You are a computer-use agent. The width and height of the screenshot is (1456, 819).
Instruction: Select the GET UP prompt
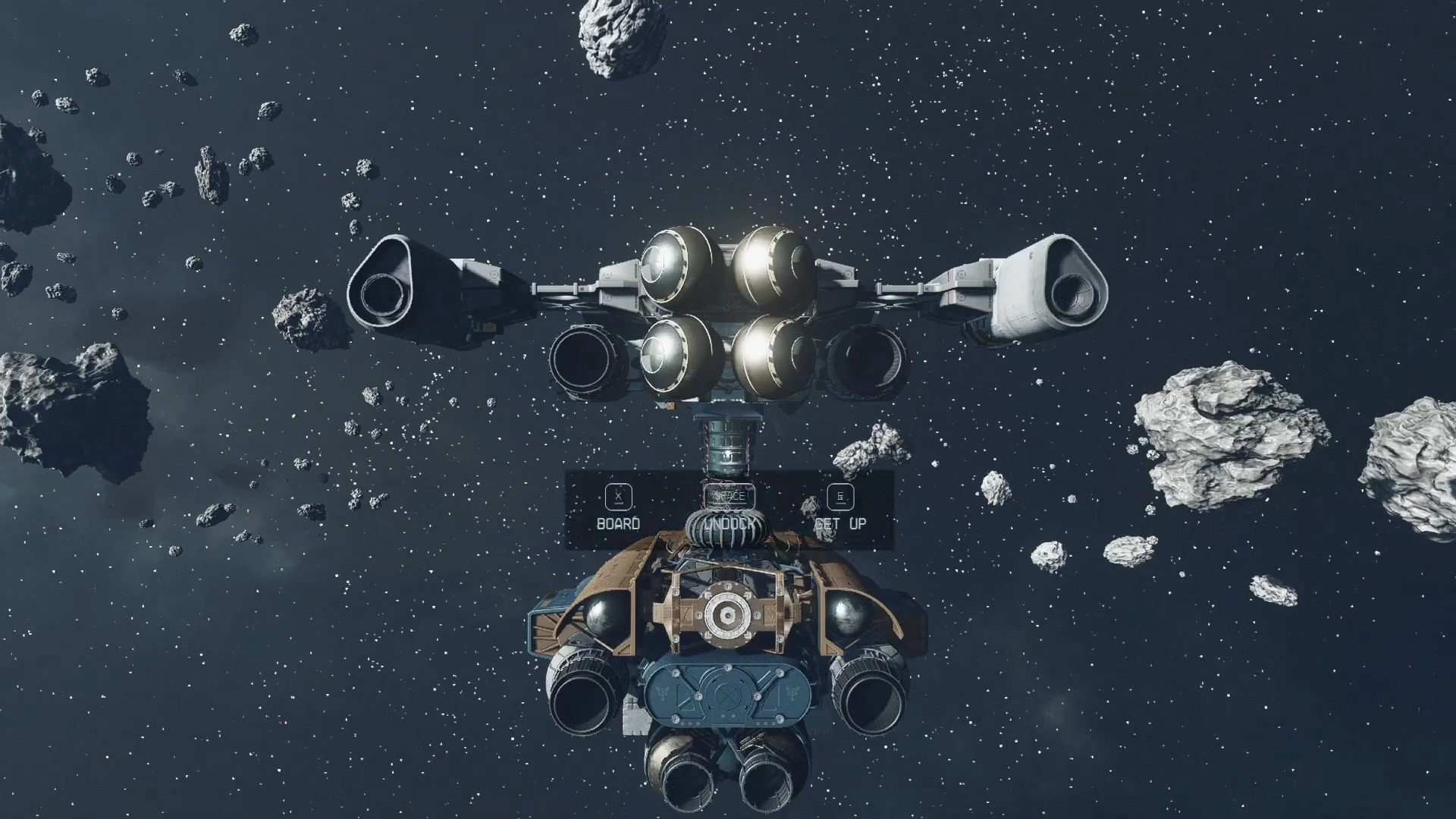(x=840, y=523)
